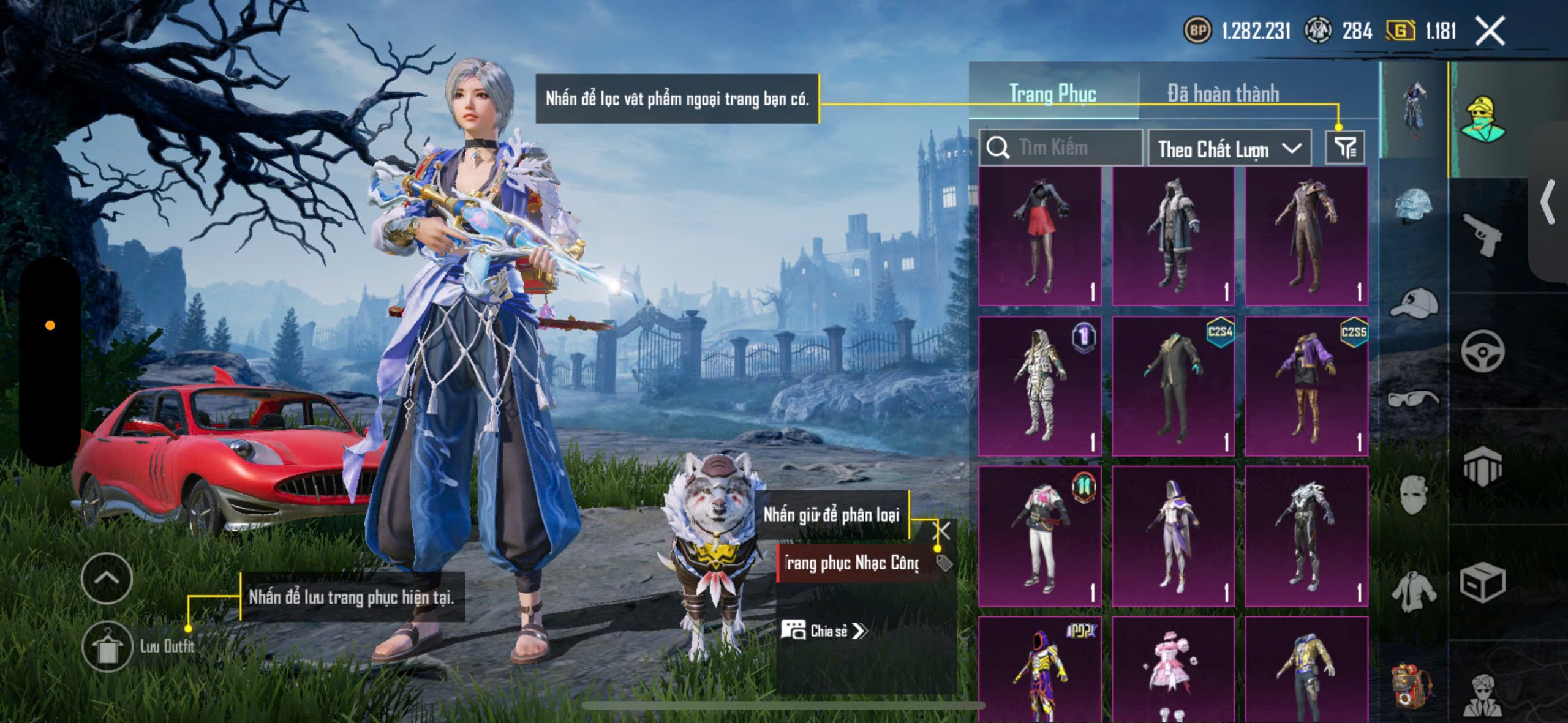Select the C2S5 purple jacket outfit
1568x723 pixels.
pyautogui.click(x=1306, y=386)
